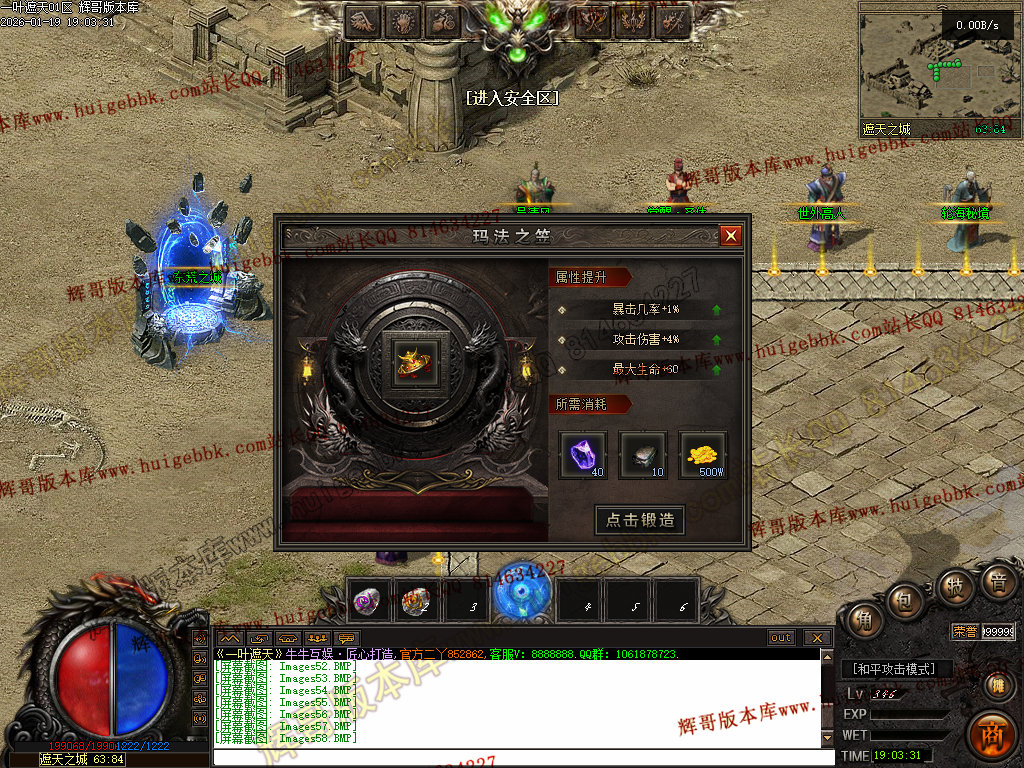
Task: Select the grey ore material slot
Action: 642,455
